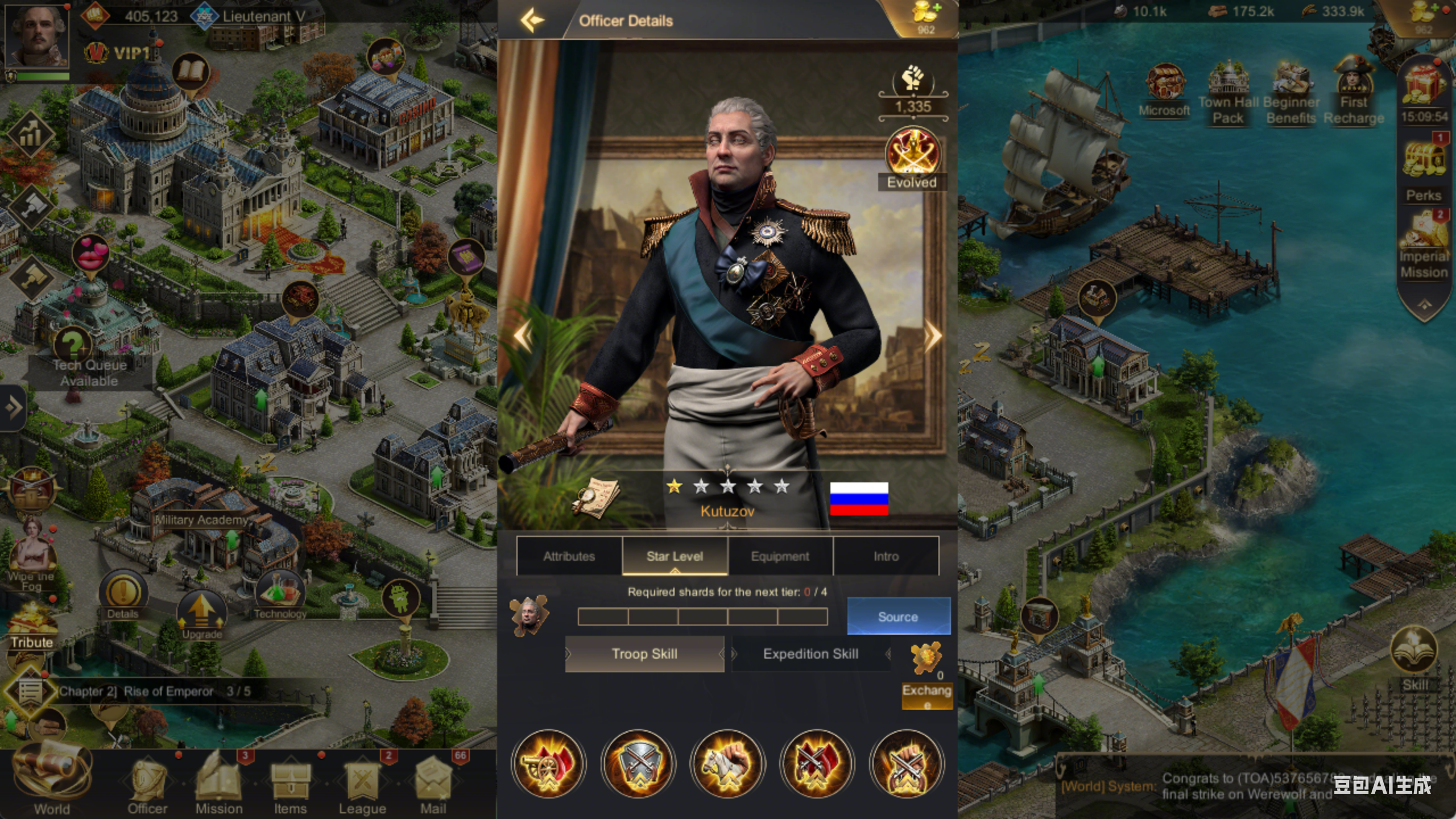Switch to the Expedition Skill view

tap(810, 653)
